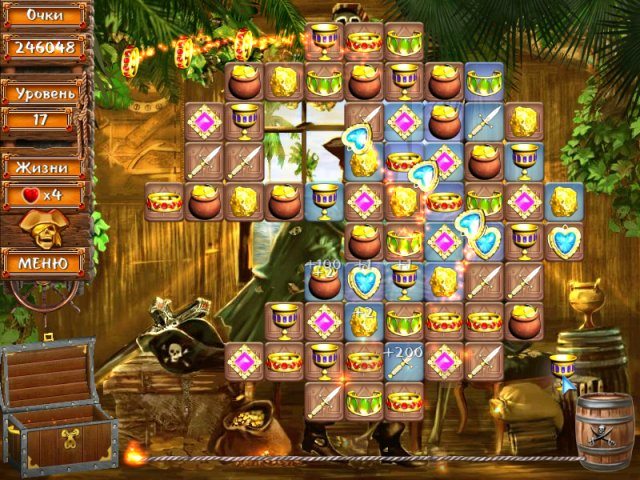Click the green crown tile in the bottom row

[364, 401]
